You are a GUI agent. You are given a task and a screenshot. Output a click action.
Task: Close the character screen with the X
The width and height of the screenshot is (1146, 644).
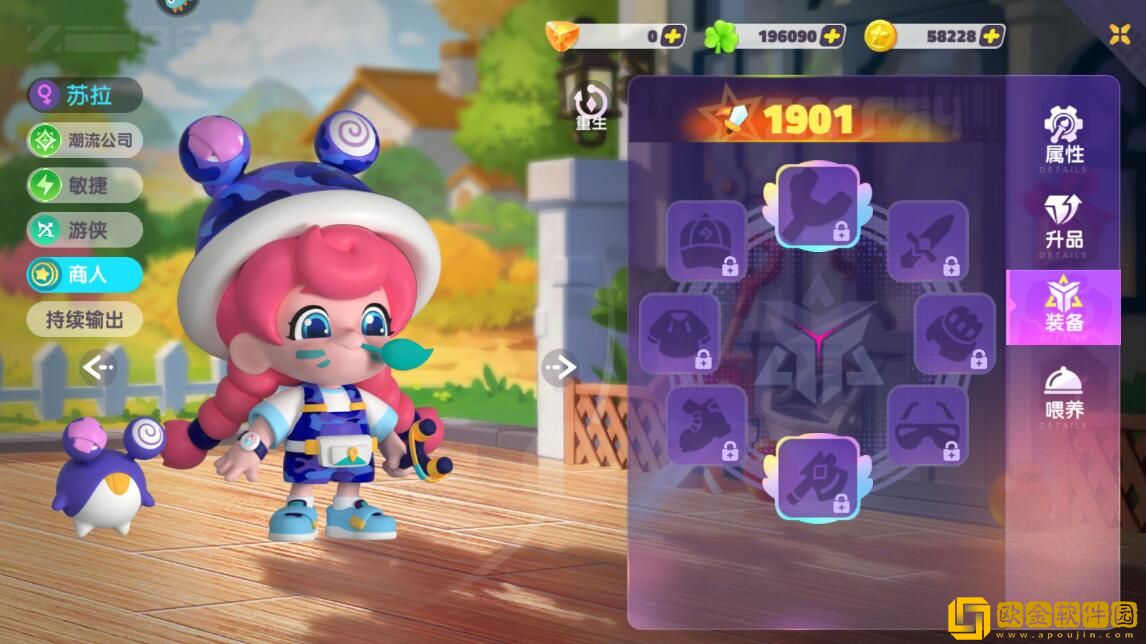click(1119, 34)
